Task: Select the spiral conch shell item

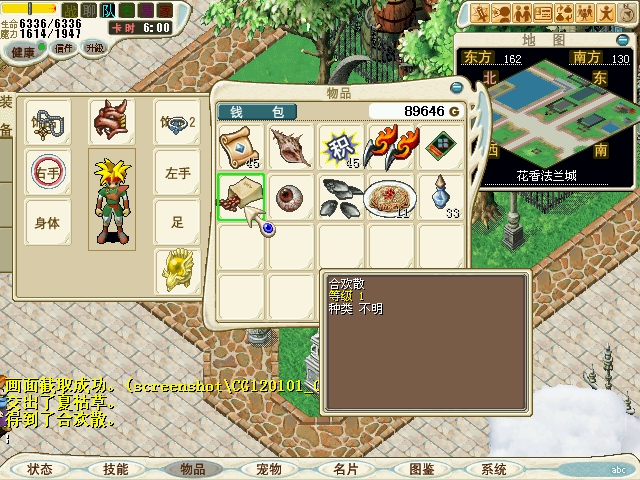Action: (x=290, y=147)
